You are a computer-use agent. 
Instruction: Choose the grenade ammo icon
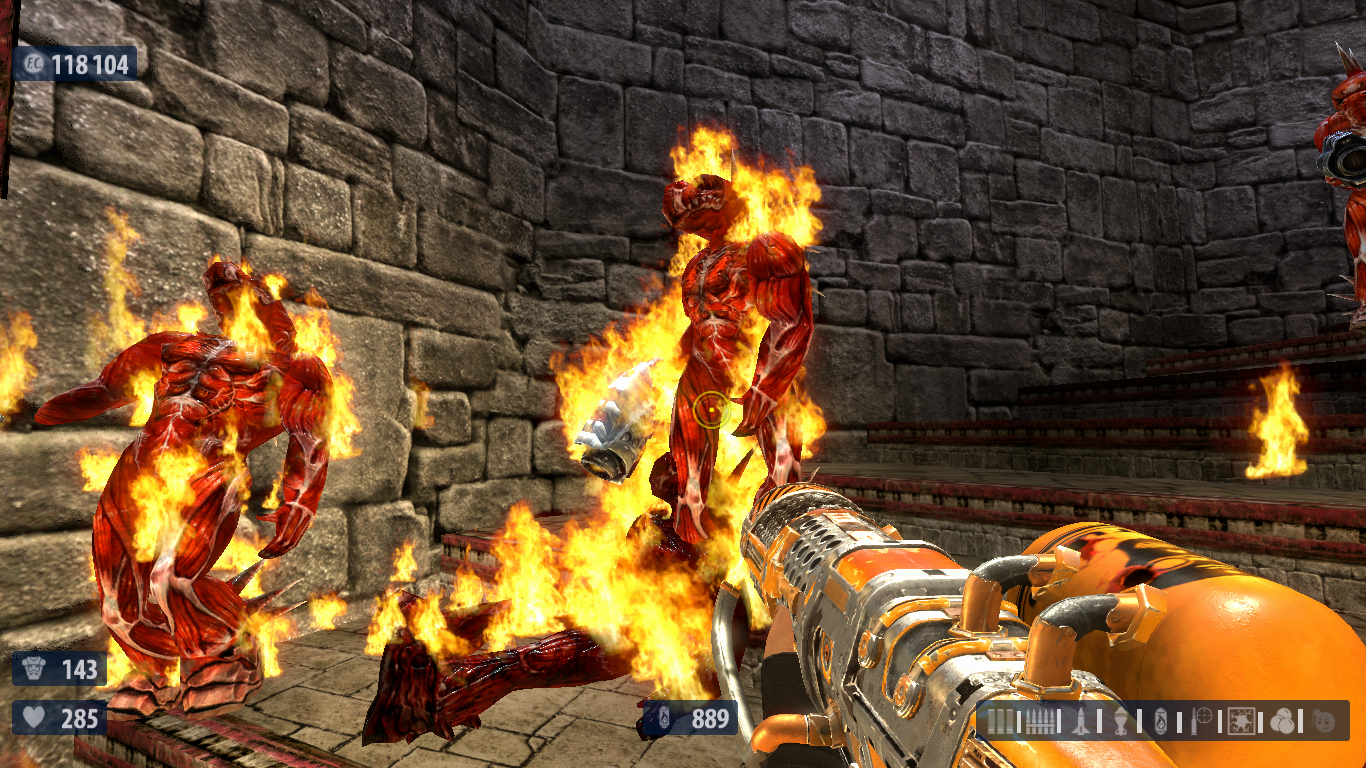point(1121,720)
